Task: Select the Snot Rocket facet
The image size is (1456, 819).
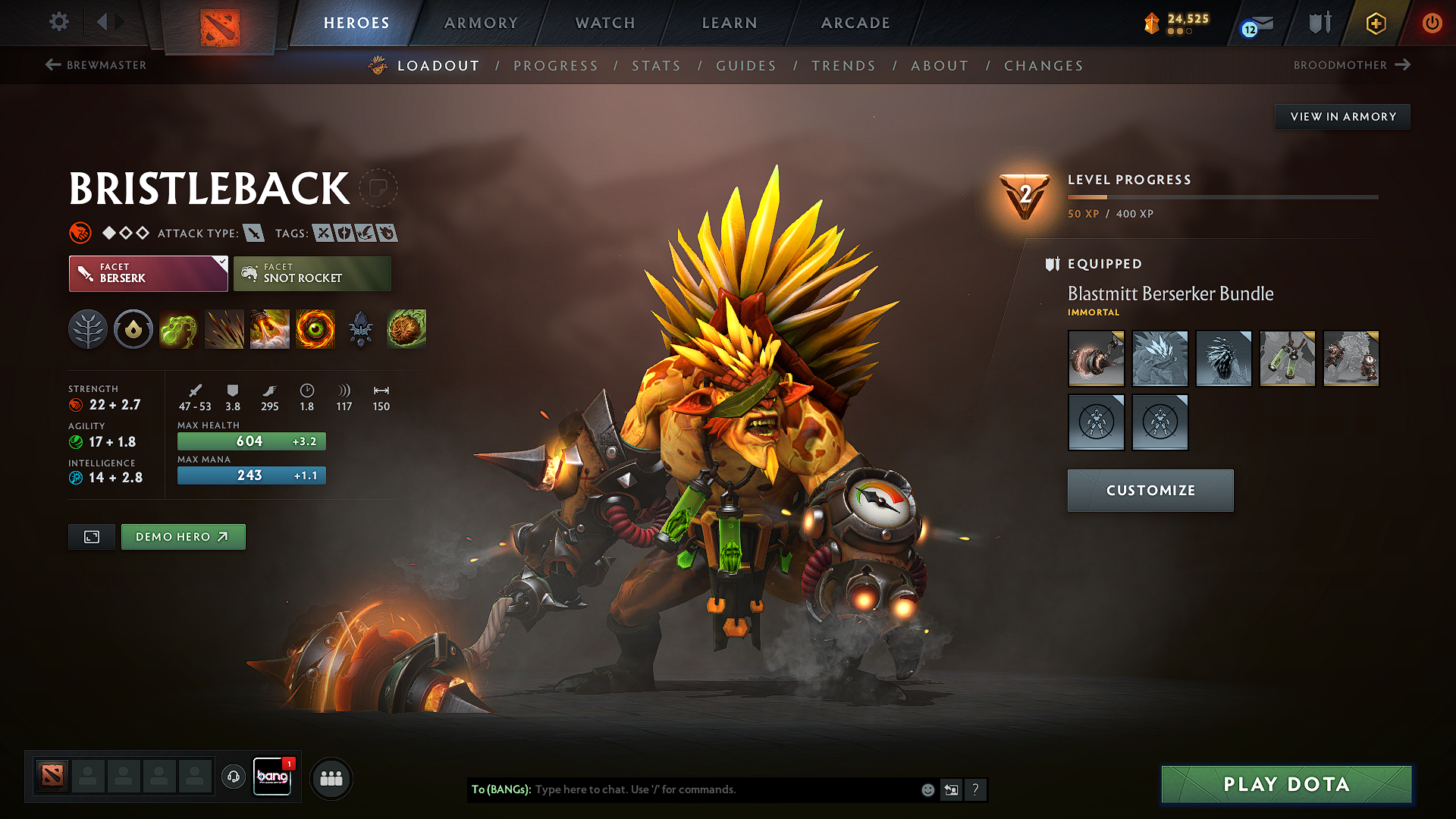Action: point(312,273)
